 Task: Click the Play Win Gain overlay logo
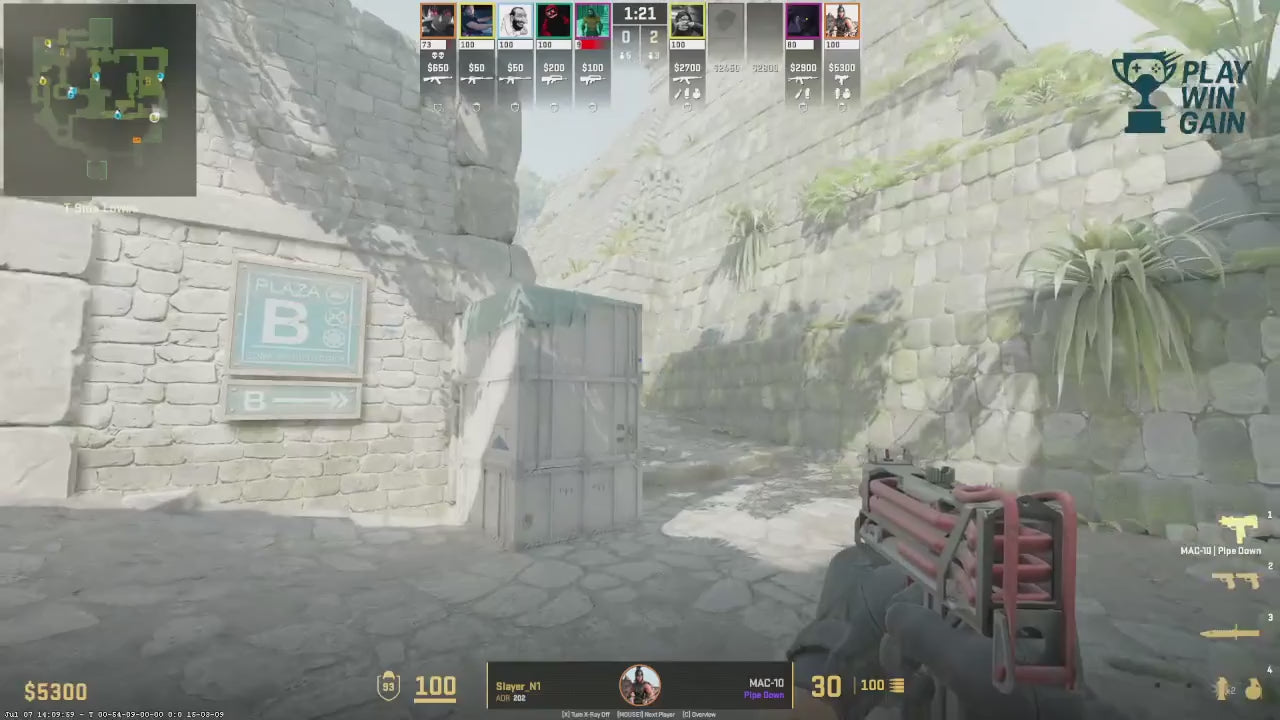click(x=1181, y=94)
